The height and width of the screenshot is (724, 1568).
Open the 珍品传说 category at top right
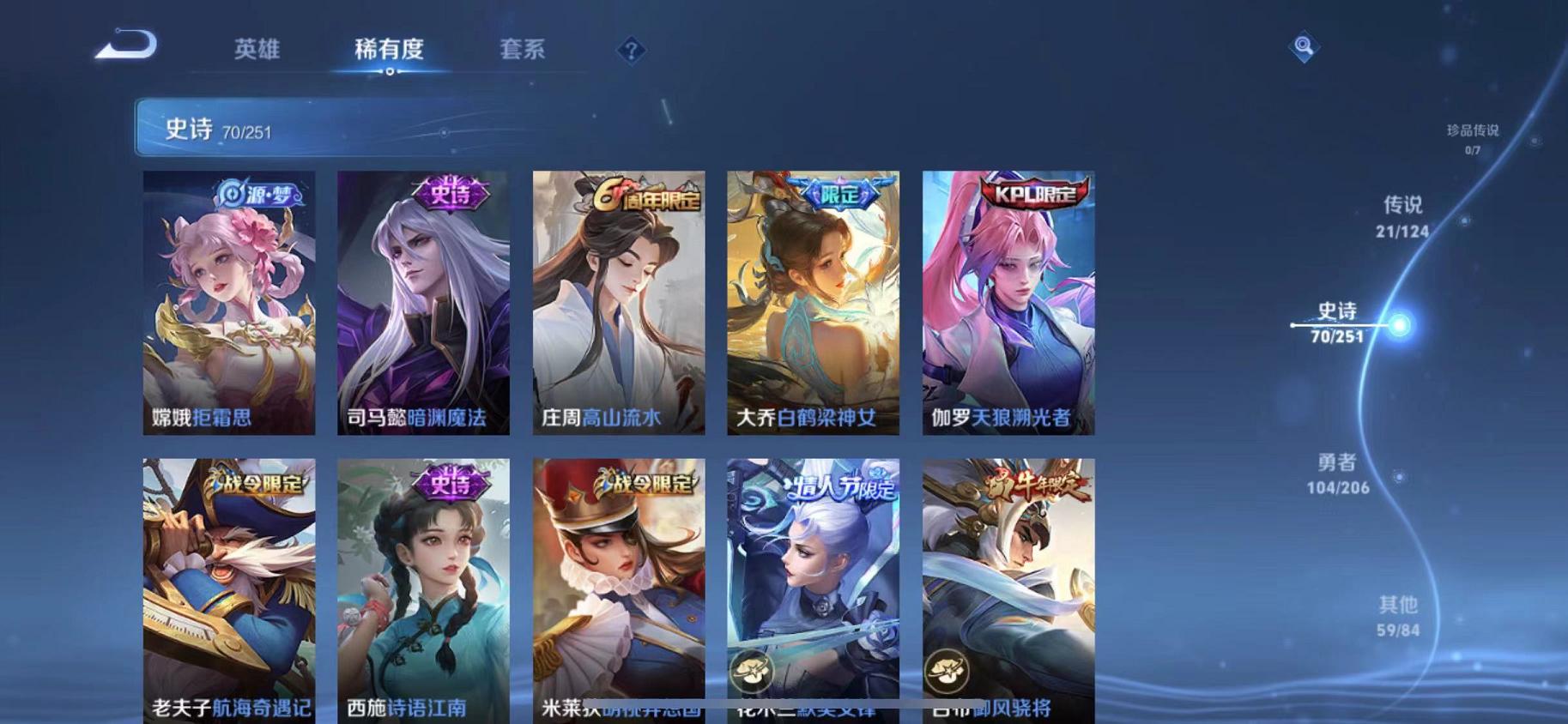click(x=1474, y=136)
